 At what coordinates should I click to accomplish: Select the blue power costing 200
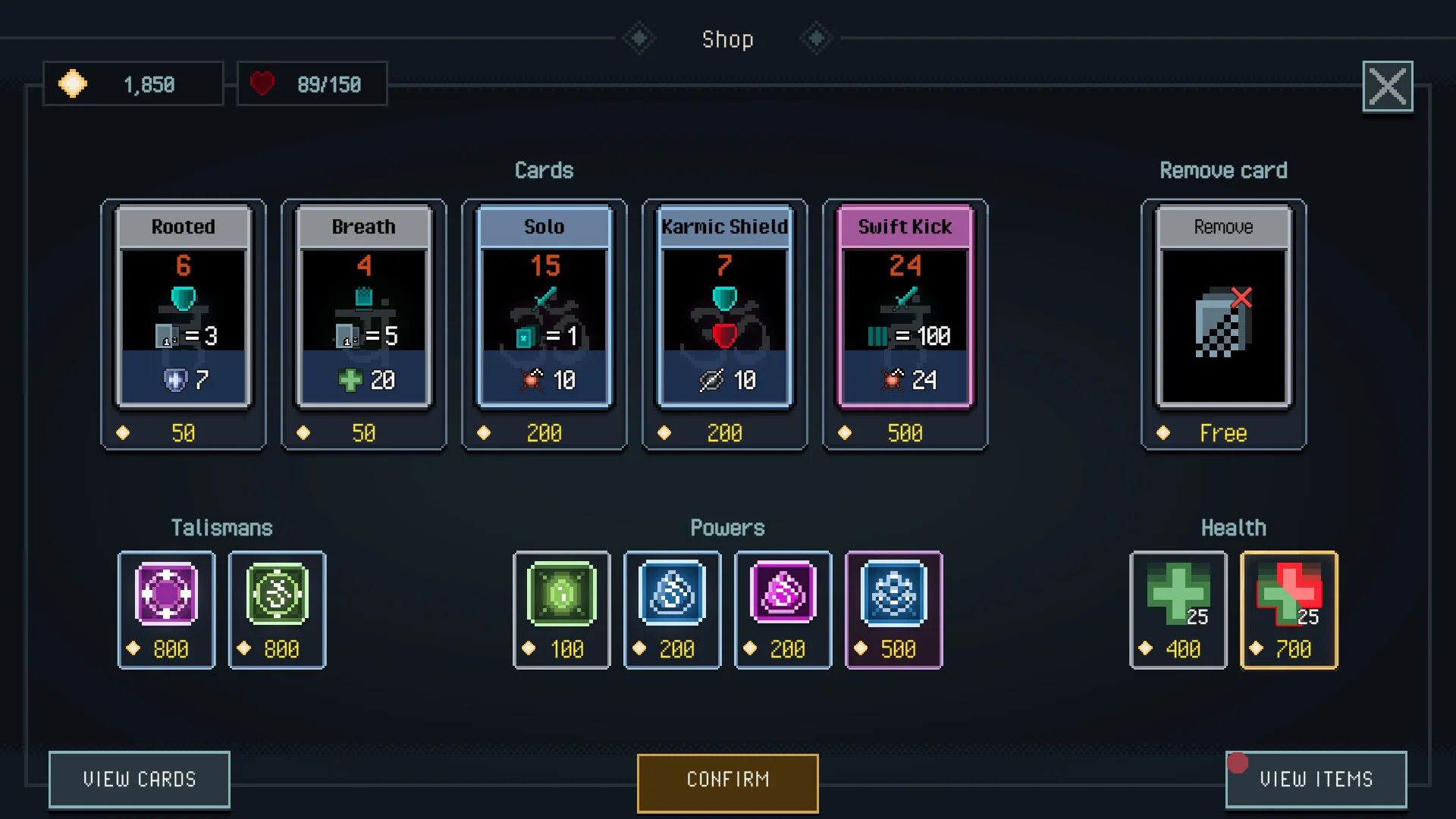point(673,609)
